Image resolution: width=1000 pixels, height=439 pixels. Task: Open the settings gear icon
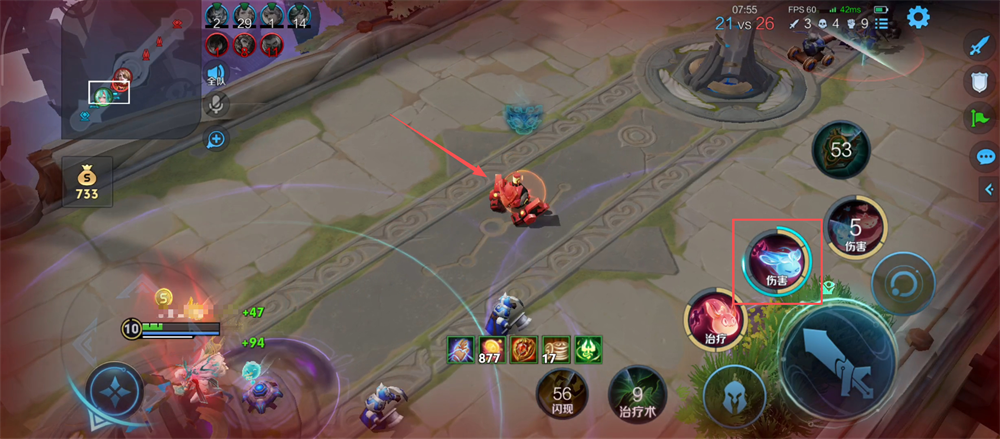click(x=917, y=17)
